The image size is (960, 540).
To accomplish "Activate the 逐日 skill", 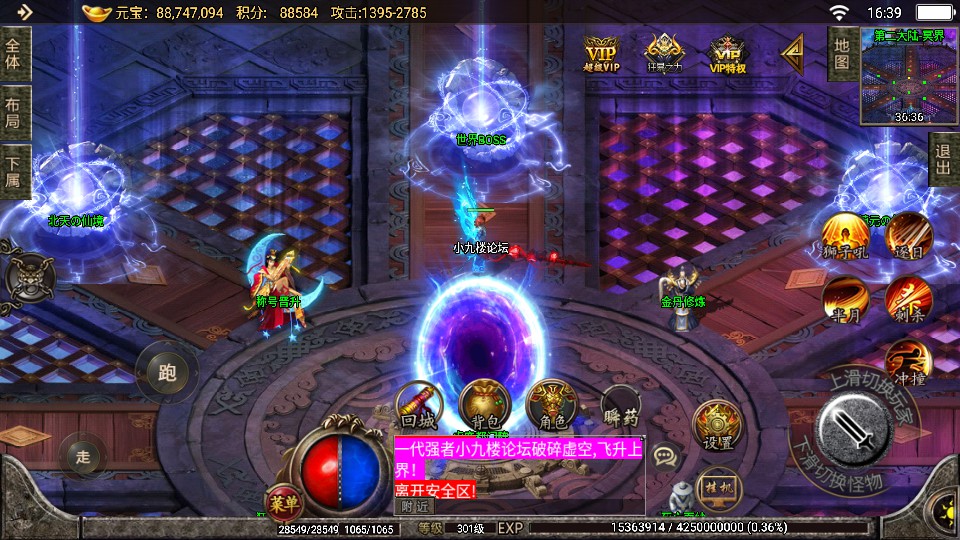I will [x=908, y=236].
